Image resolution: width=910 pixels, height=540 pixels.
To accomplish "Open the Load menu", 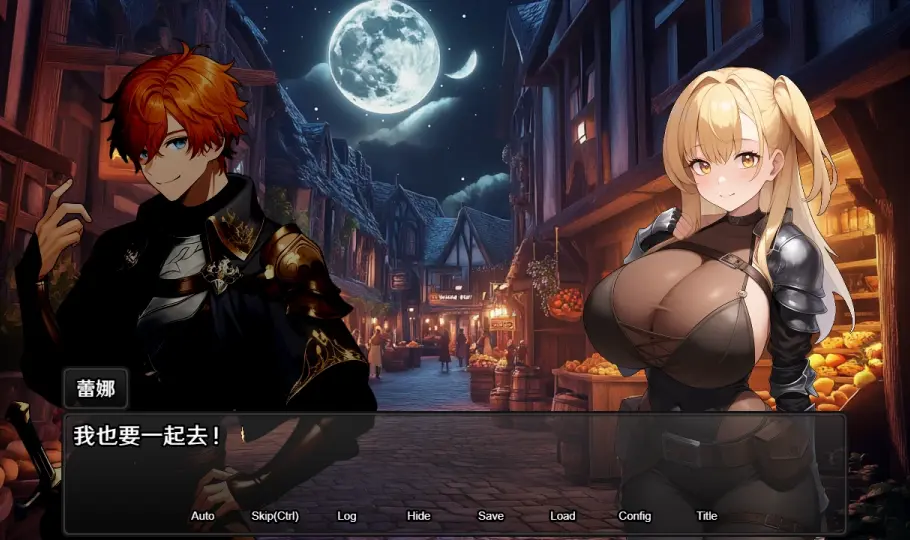I will [563, 516].
